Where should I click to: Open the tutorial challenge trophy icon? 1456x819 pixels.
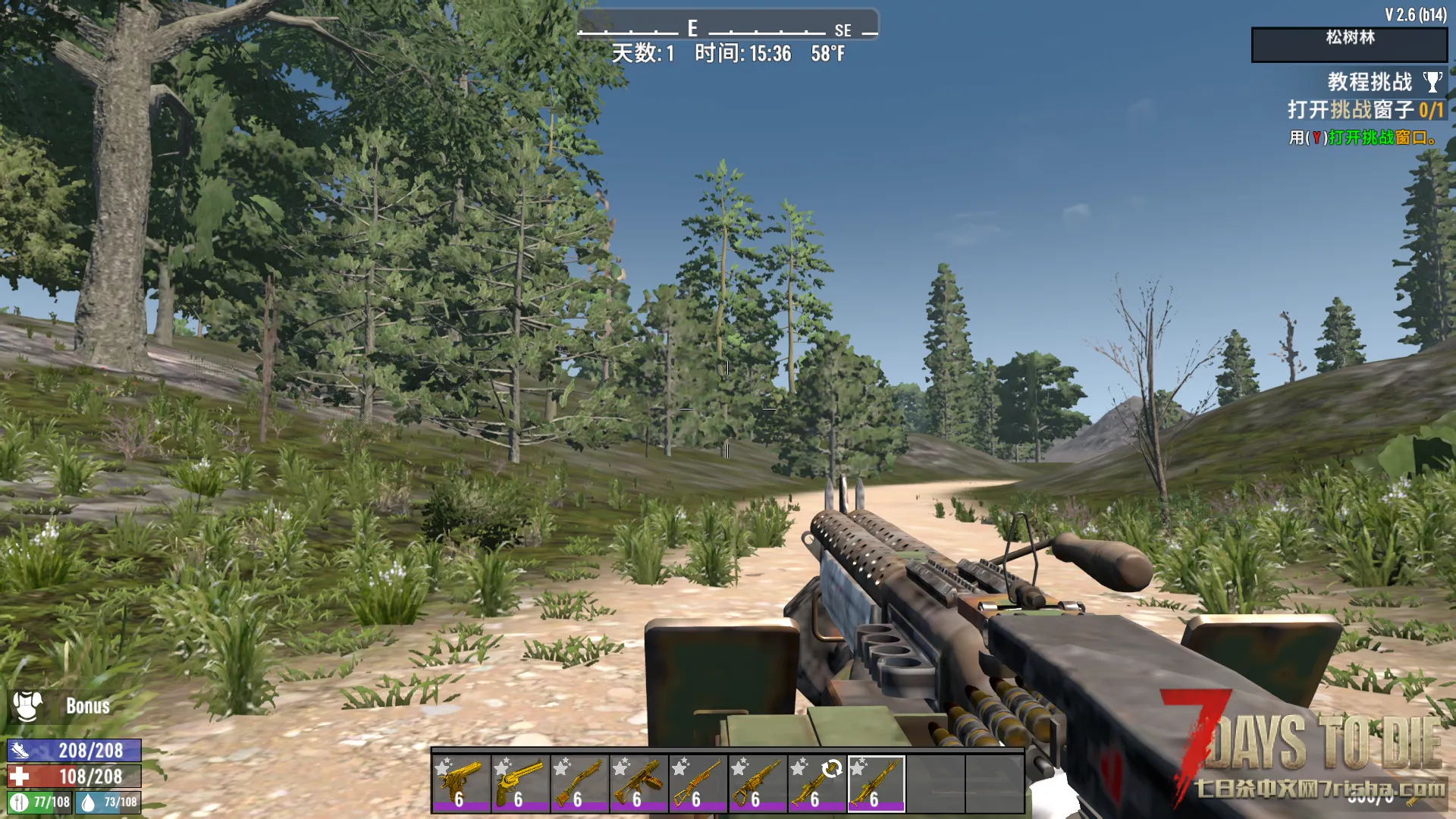click(1432, 82)
